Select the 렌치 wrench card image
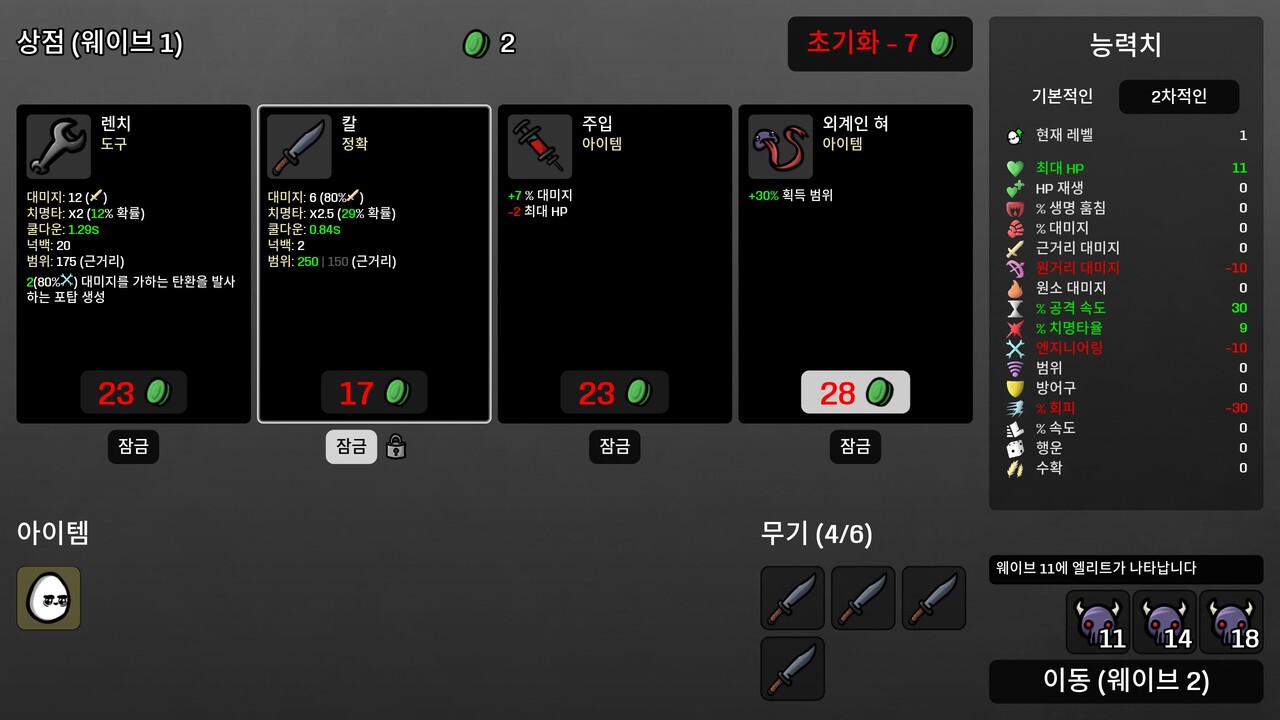 [59, 147]
